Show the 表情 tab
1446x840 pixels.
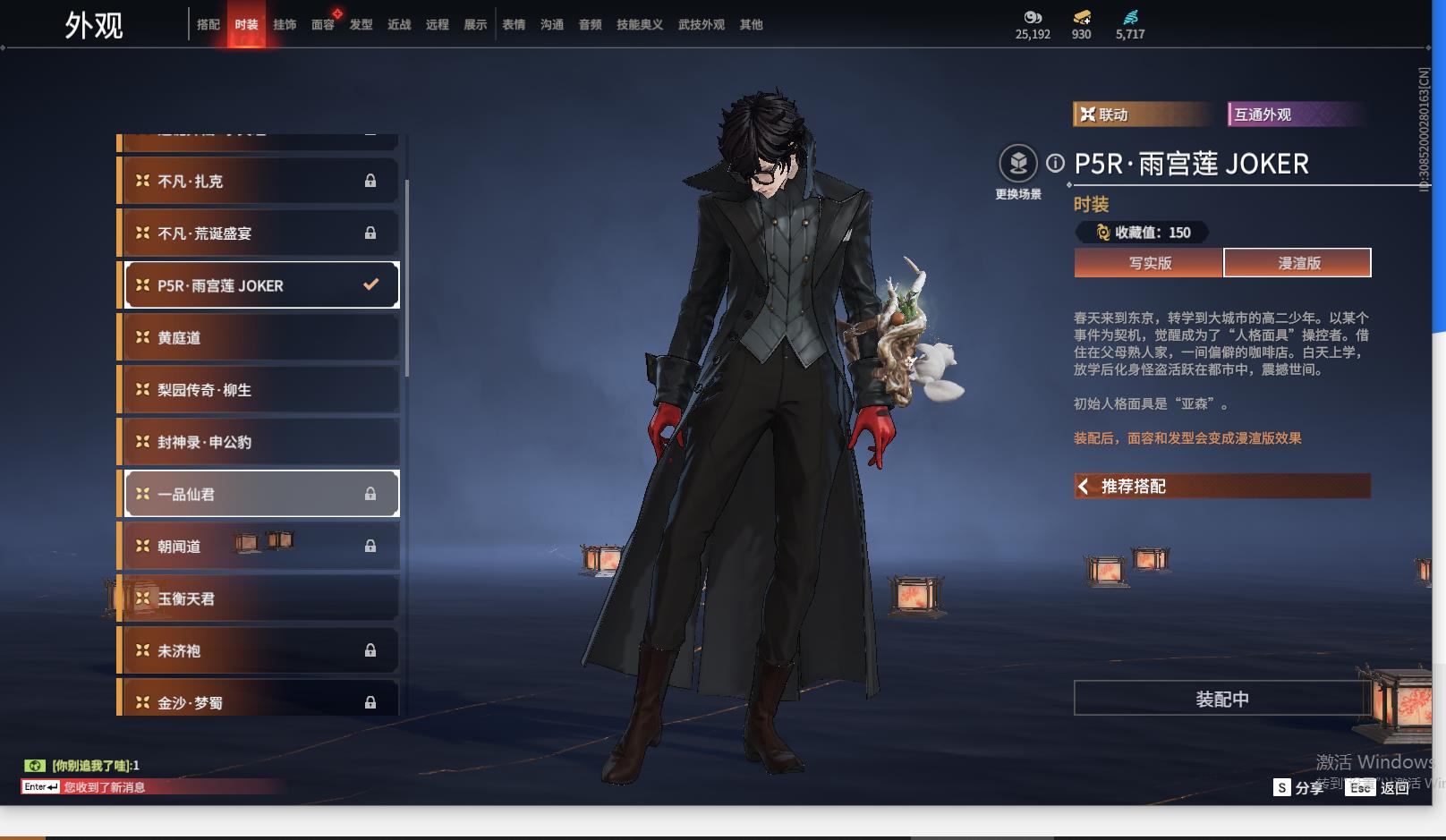coord(514,25)
